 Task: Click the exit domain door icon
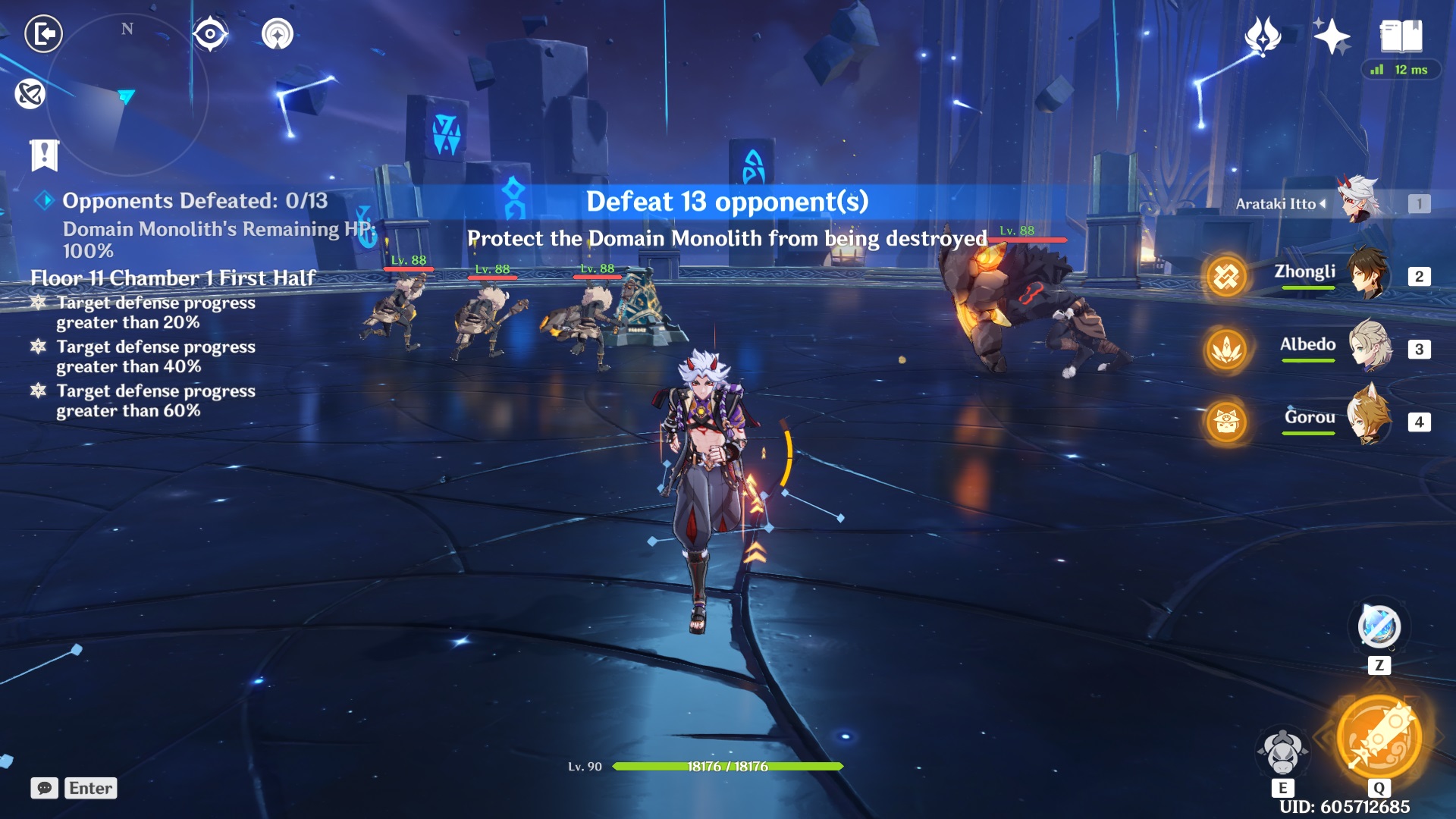(44, 34)
